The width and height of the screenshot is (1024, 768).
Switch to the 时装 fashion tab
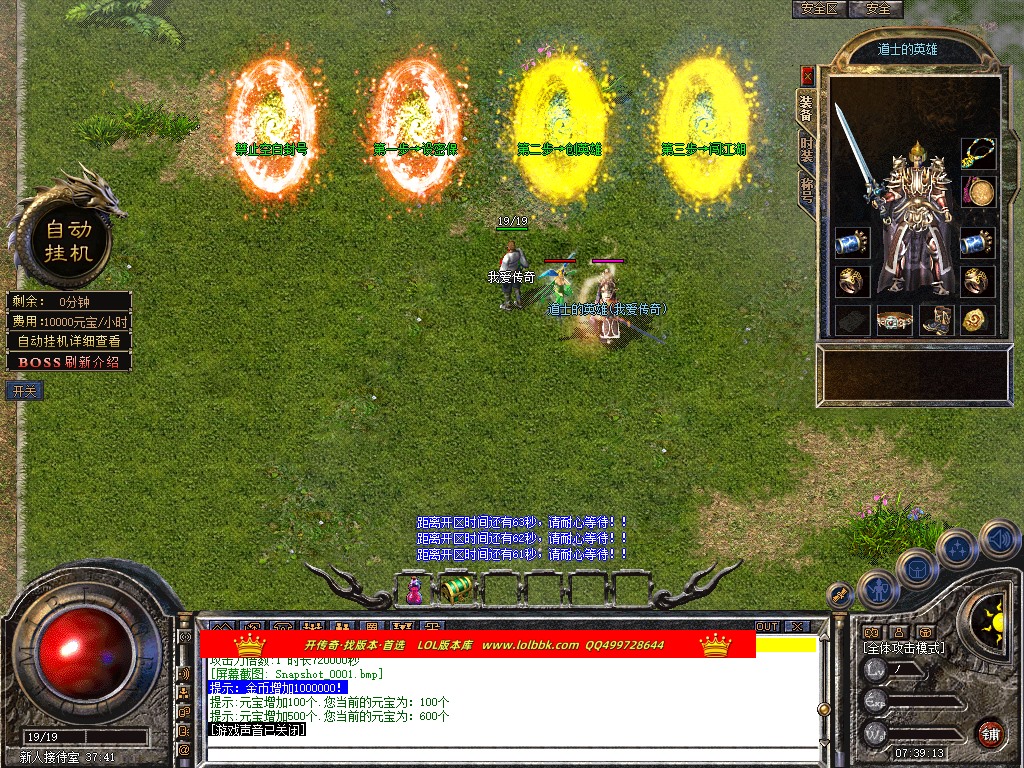coord(807,150)
